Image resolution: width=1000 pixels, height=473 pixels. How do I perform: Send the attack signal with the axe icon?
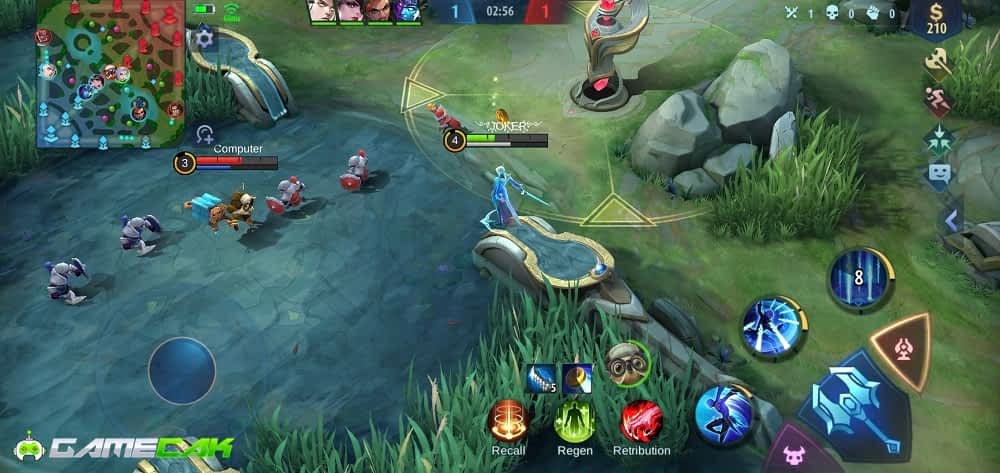tap(938, 63)
